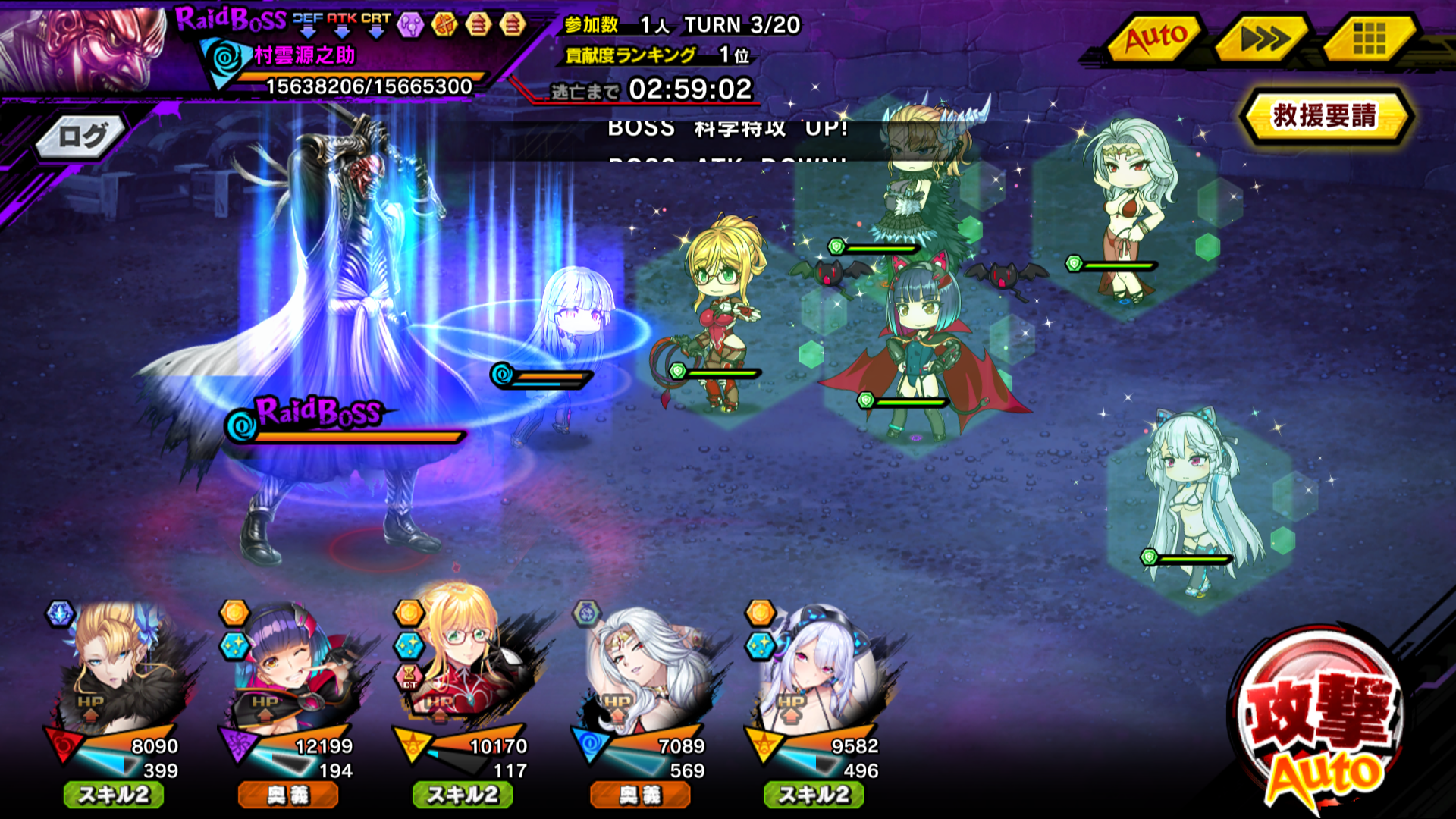Use スキル2 under the silver-haired headphone character
This screenshot has width=1456, height=819.
[x=814, y=795]
